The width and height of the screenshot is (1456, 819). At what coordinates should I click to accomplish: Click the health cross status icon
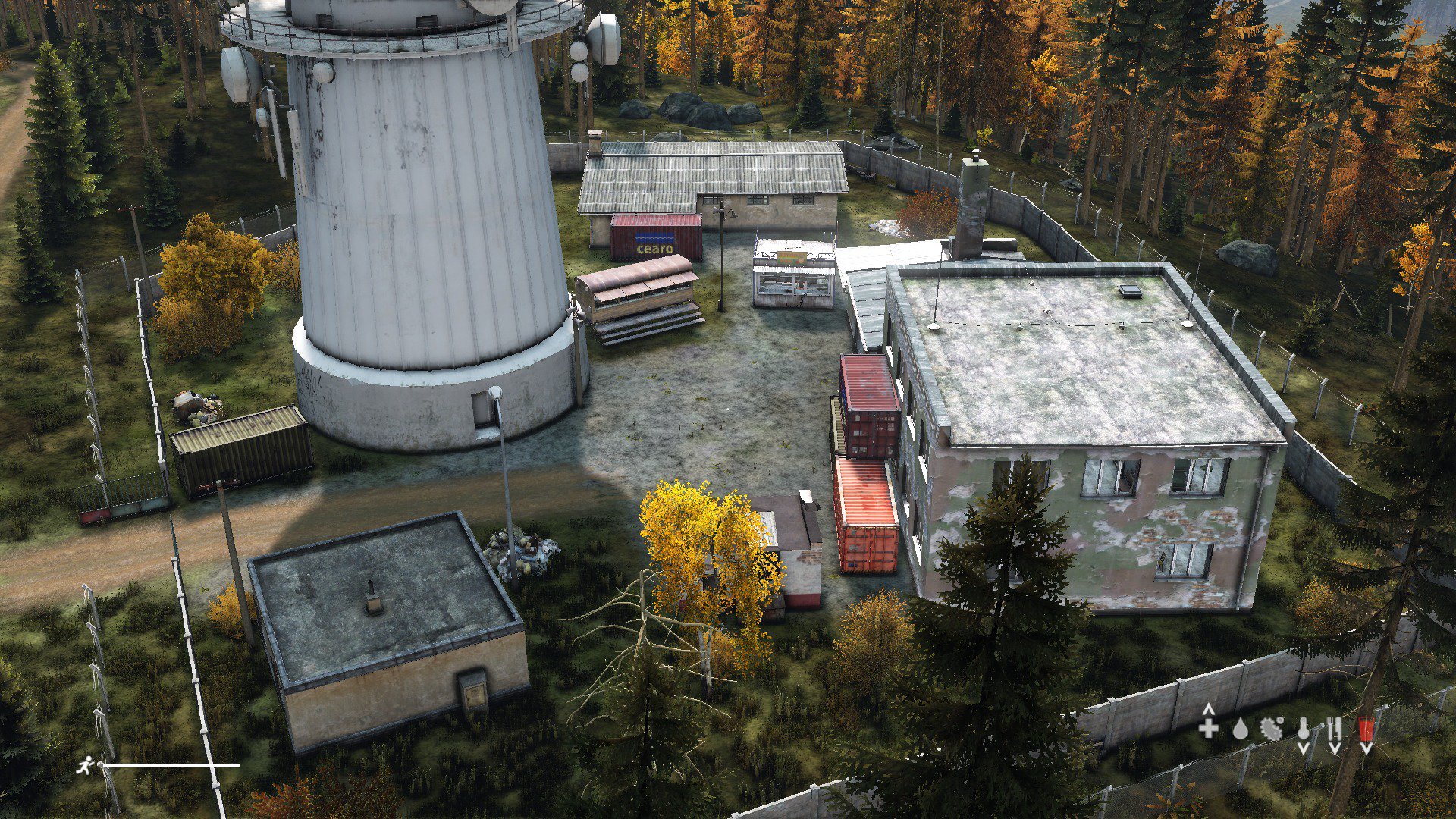click(1207, 728)
